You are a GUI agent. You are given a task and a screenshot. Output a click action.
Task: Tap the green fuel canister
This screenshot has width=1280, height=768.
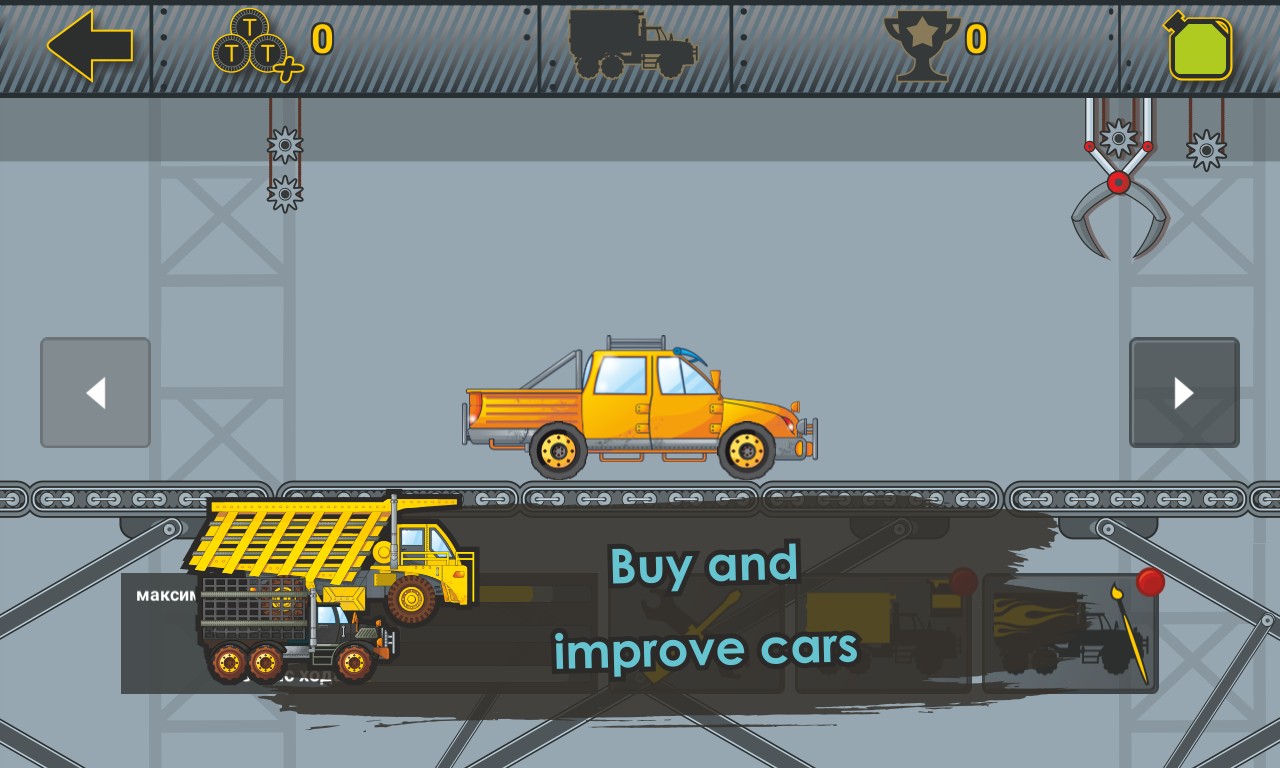pyautogui.click(x=1200, y=47)
